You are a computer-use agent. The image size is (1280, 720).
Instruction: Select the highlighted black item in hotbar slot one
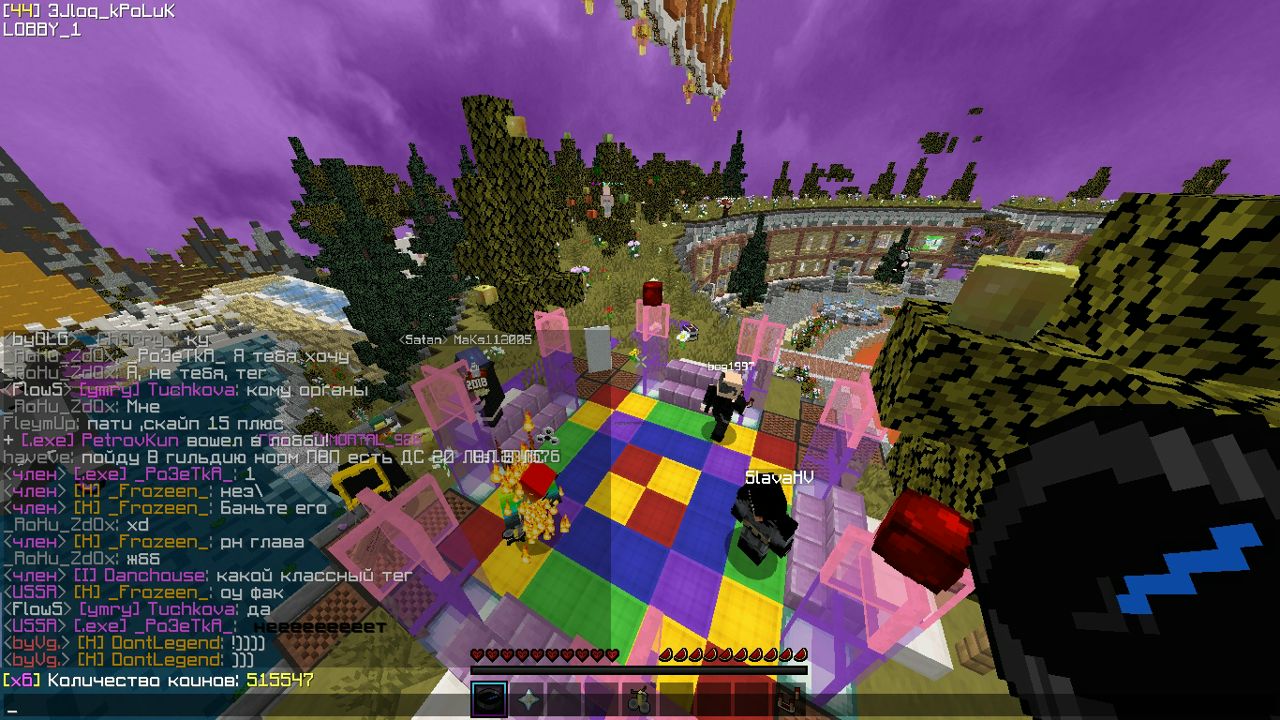point(488,699)
